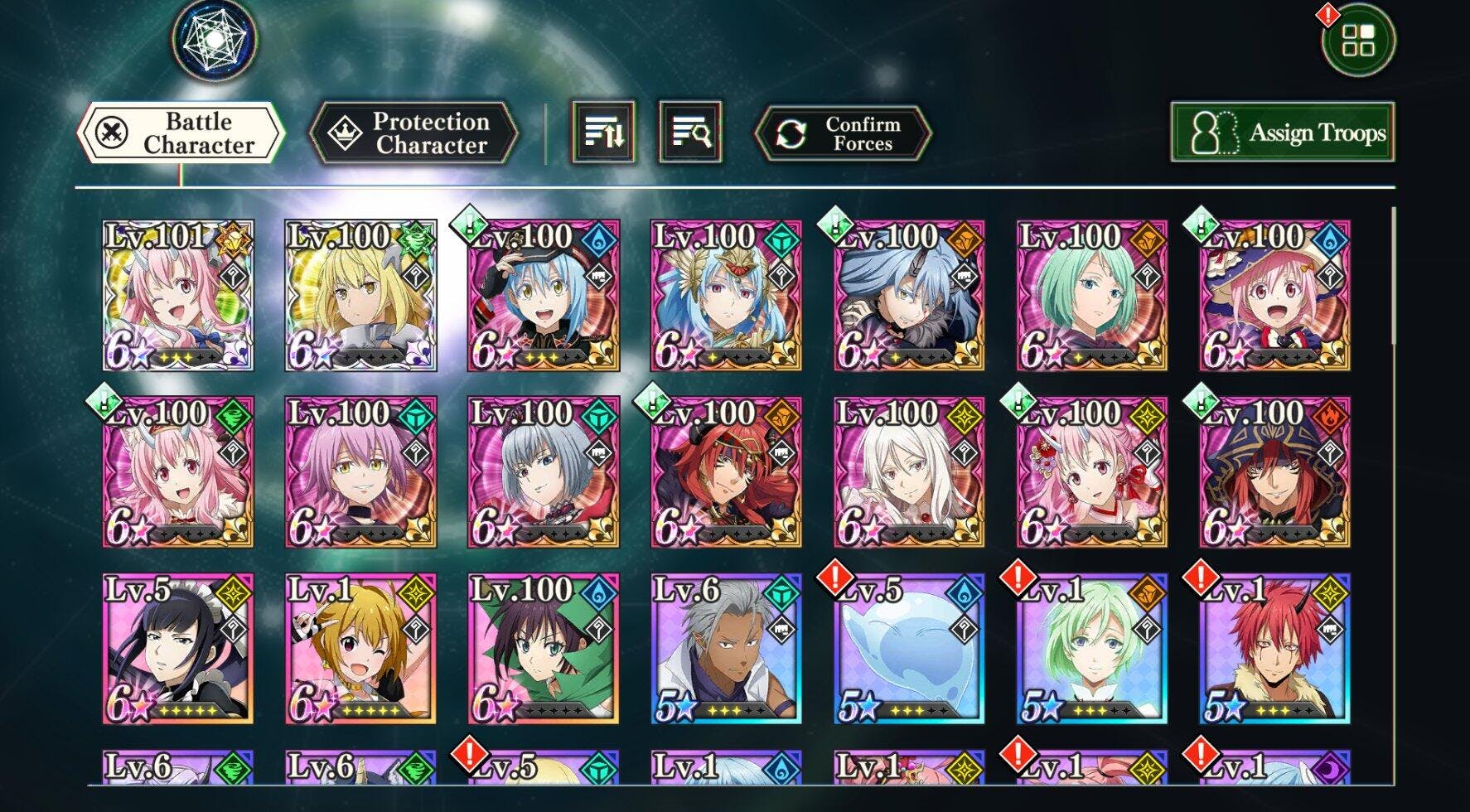
Task: Open Assign Troops
Action: point(1282,133)
